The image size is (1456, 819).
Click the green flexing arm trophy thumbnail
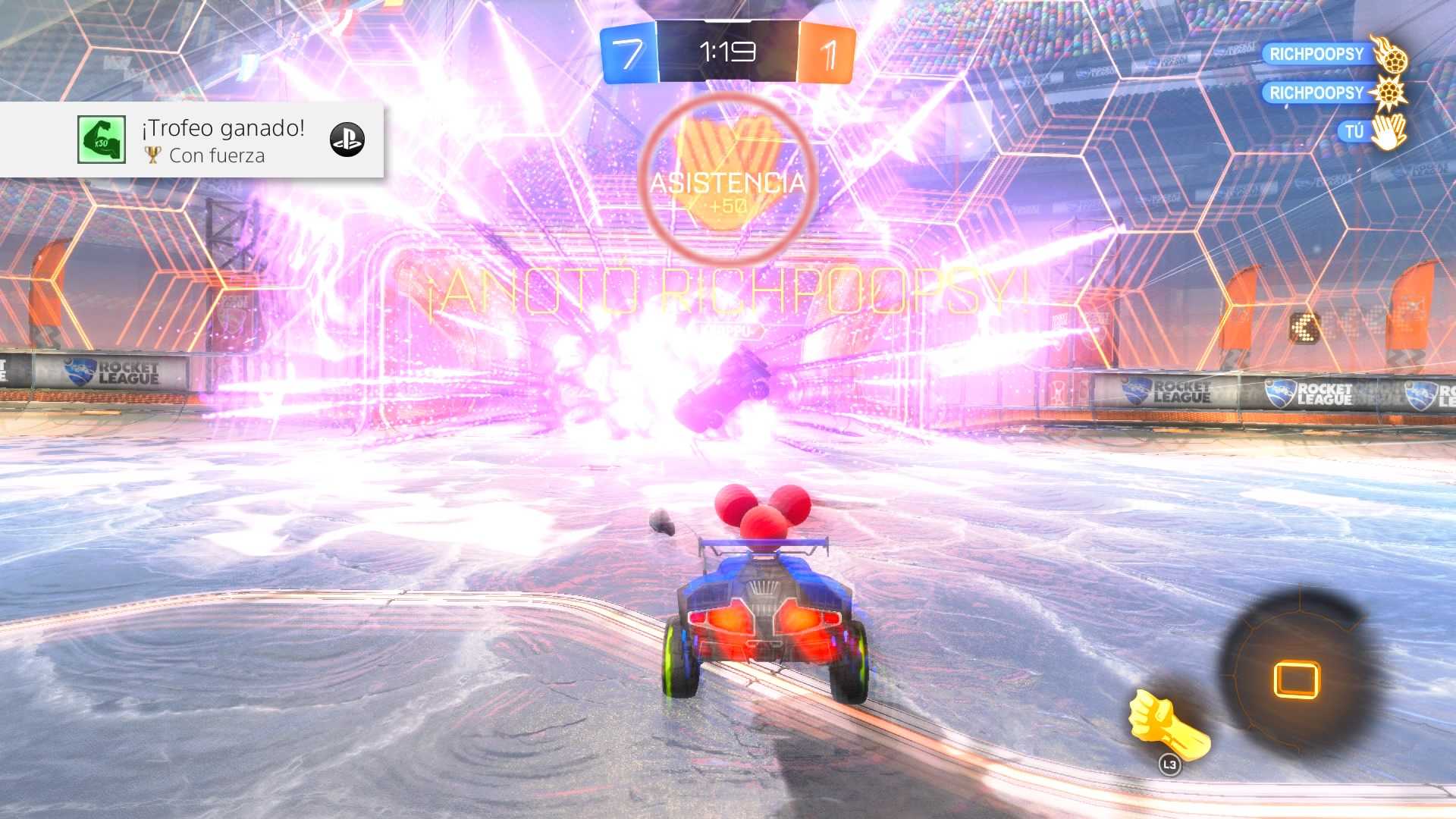tap(102, 140)
